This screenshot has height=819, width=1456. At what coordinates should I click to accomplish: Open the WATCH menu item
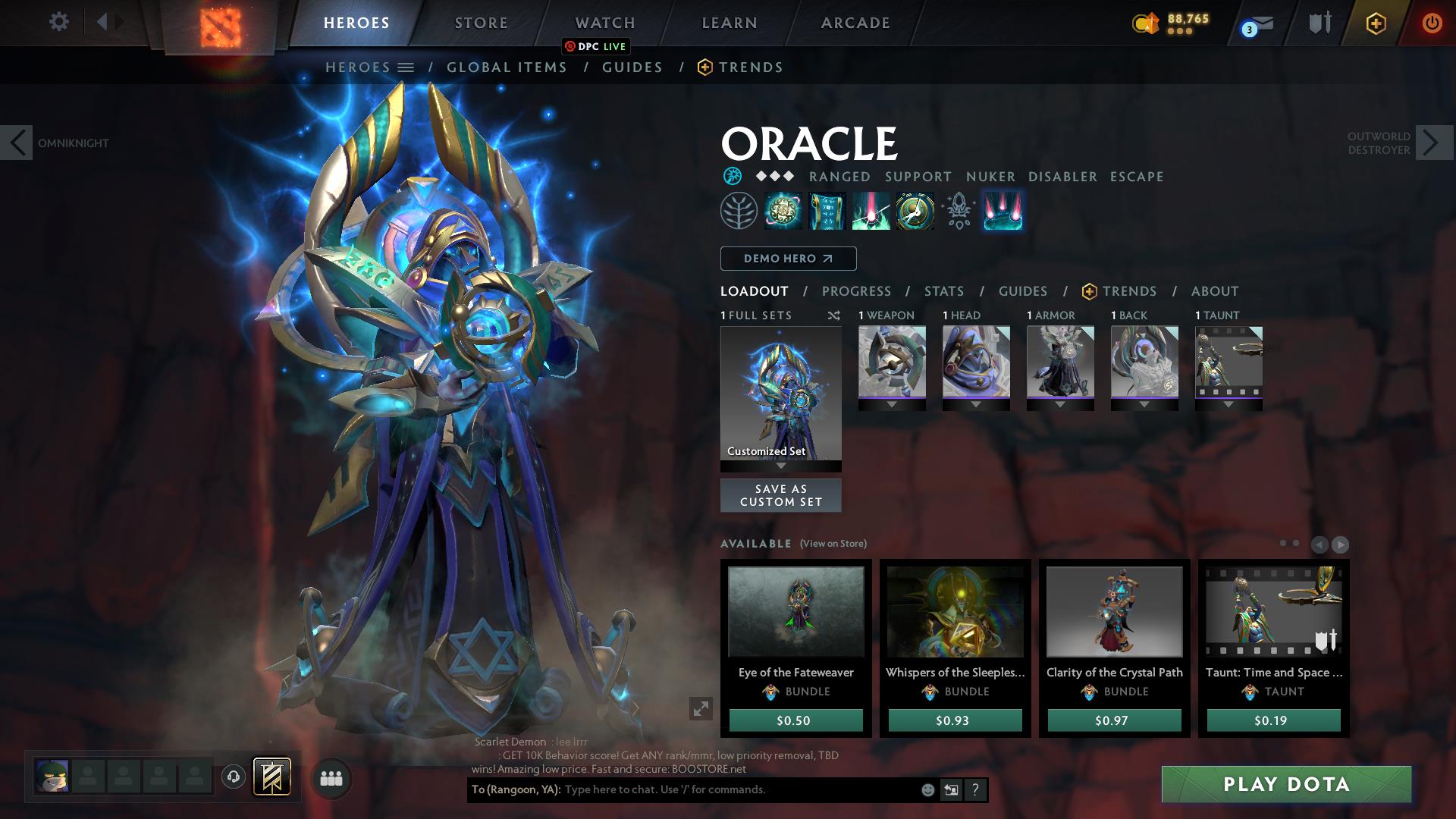(604, 23)
